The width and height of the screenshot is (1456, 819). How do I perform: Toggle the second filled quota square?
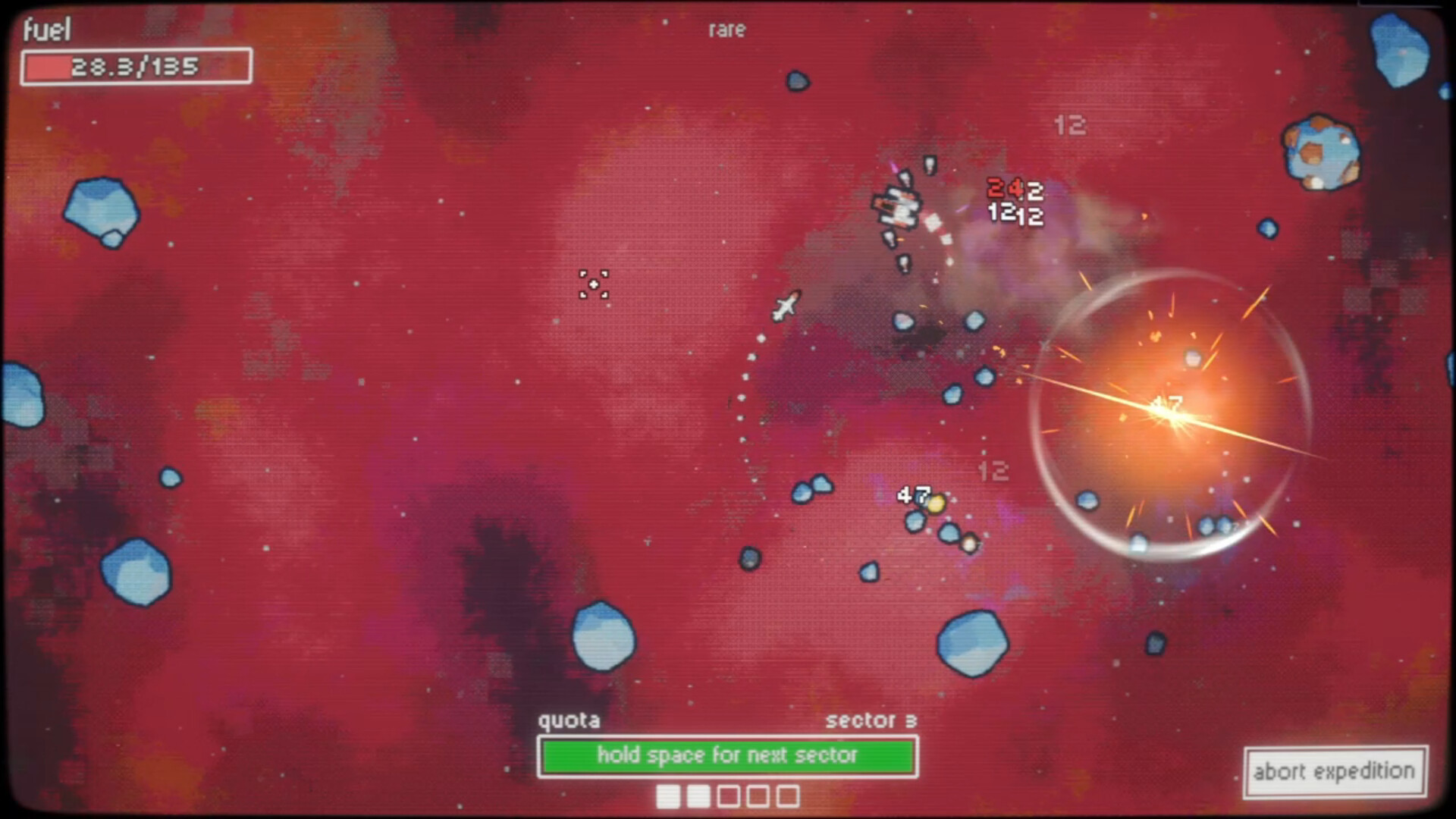click(698, 797)
